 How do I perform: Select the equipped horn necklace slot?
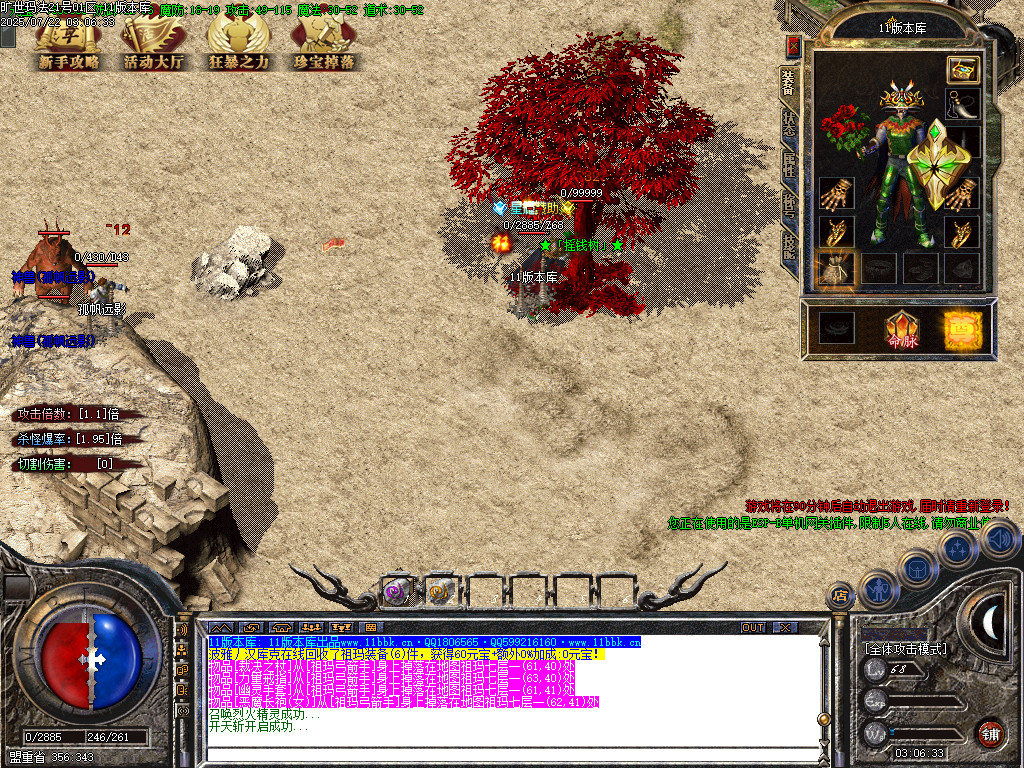coord(962,105)
